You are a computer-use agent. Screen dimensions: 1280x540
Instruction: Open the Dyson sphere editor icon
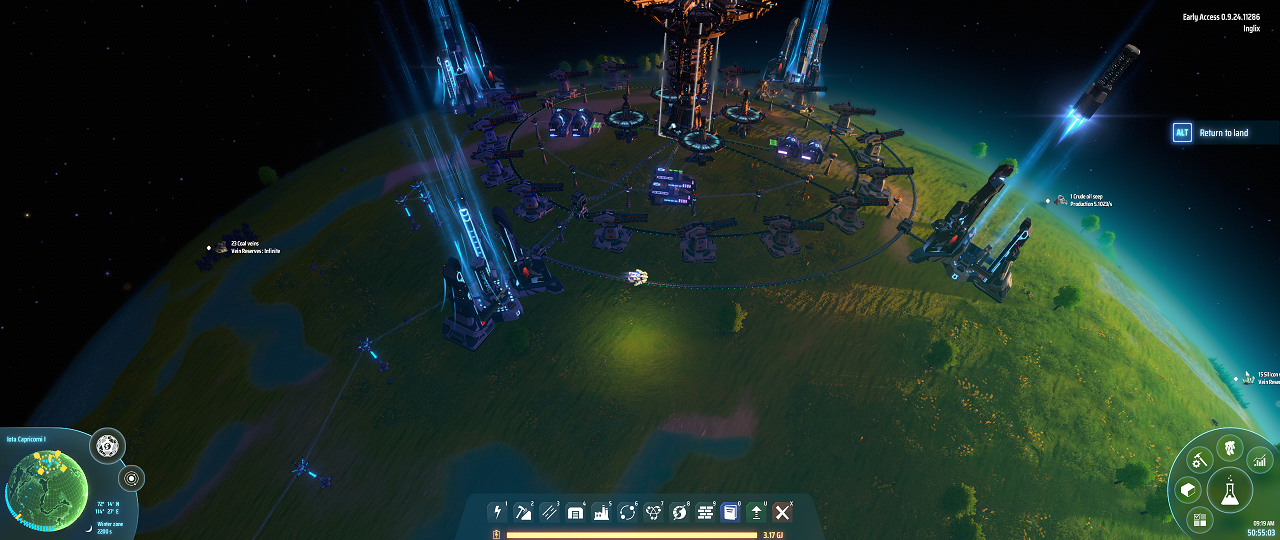click(108, 446)
